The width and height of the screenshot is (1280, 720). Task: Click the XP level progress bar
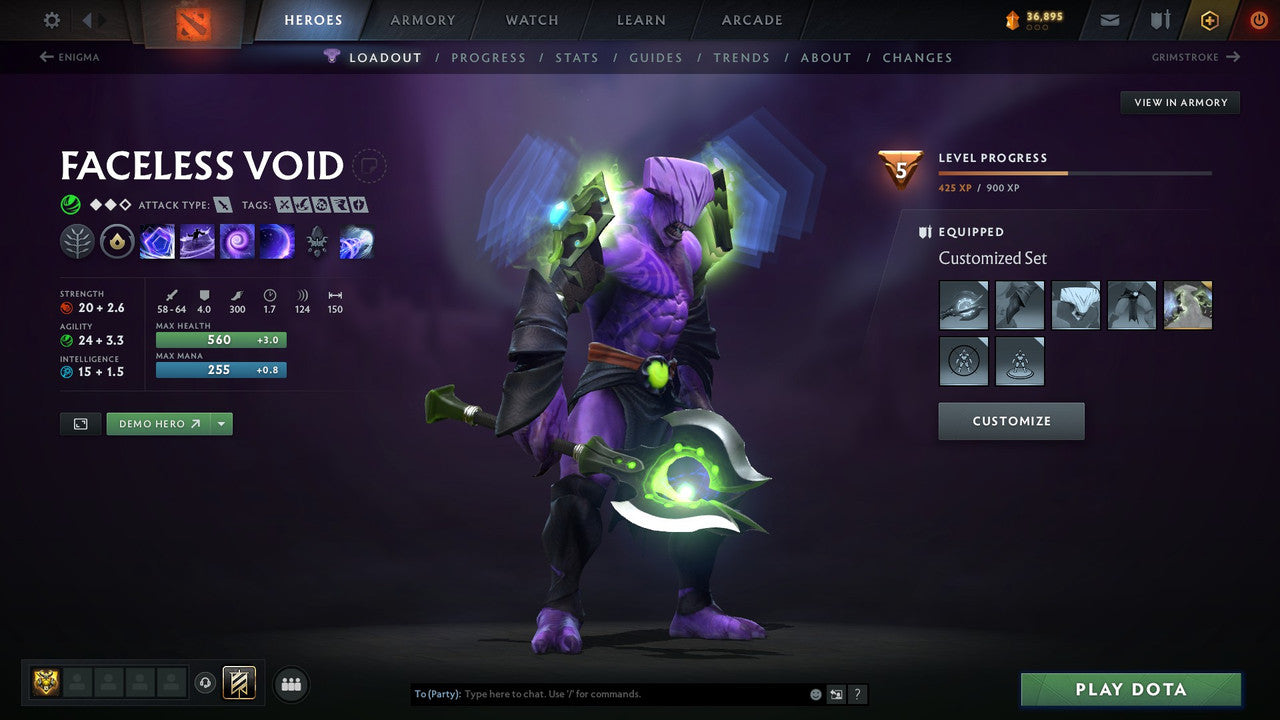pyautogui.click(x=1075, y=172)
